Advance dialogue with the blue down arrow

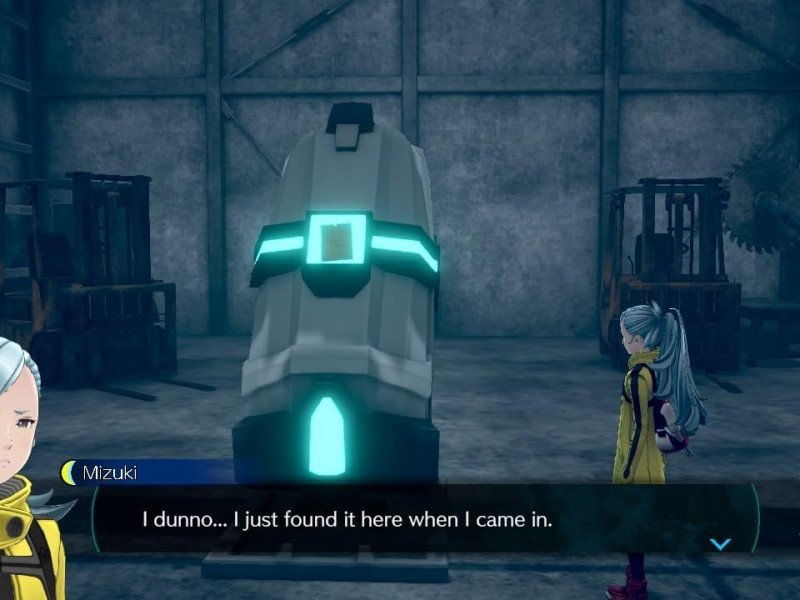(x=720, y=544)
